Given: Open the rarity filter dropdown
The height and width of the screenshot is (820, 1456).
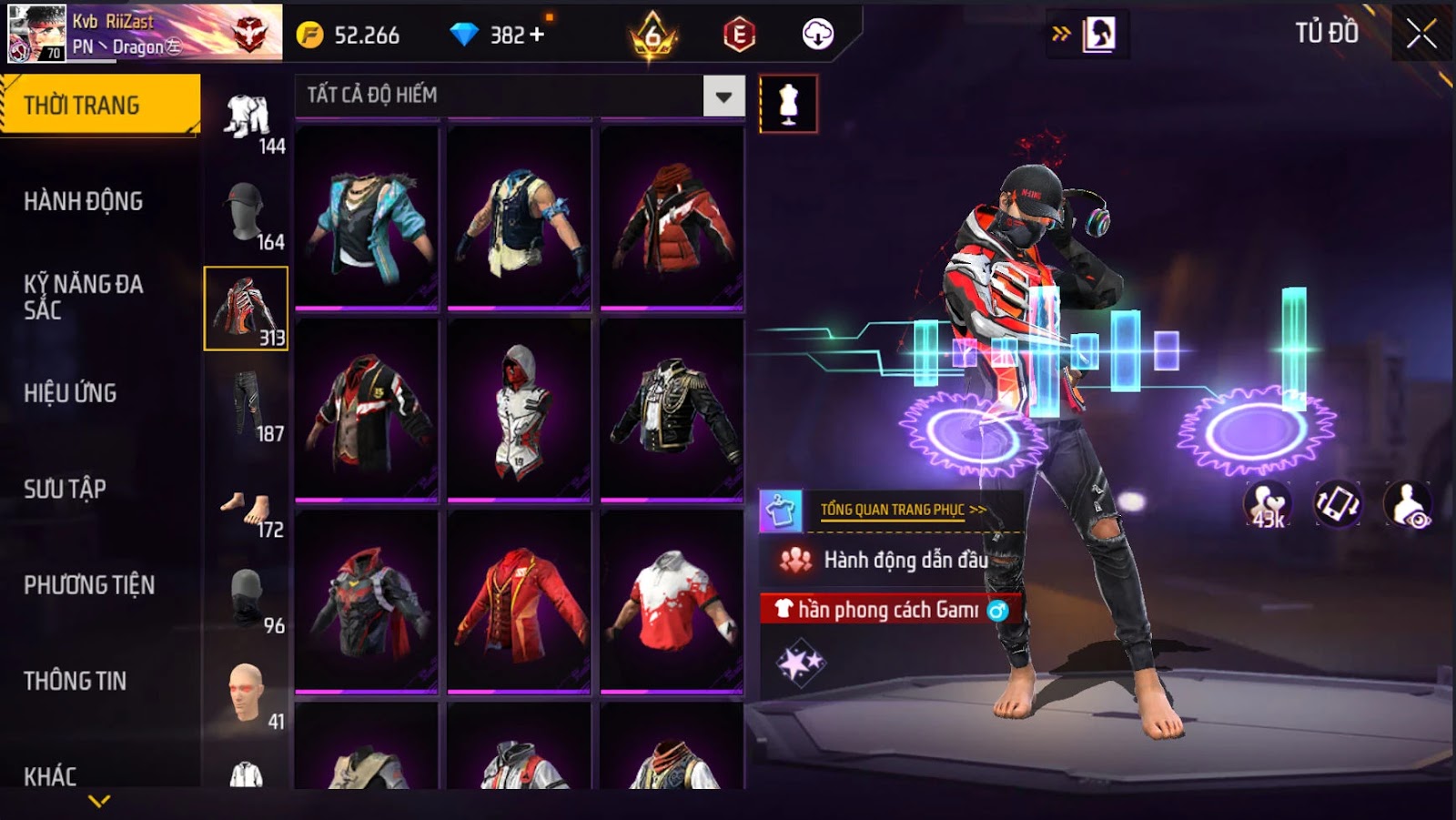Looking at the screenshot, I should pyautogui.click(x=723, y=96).
